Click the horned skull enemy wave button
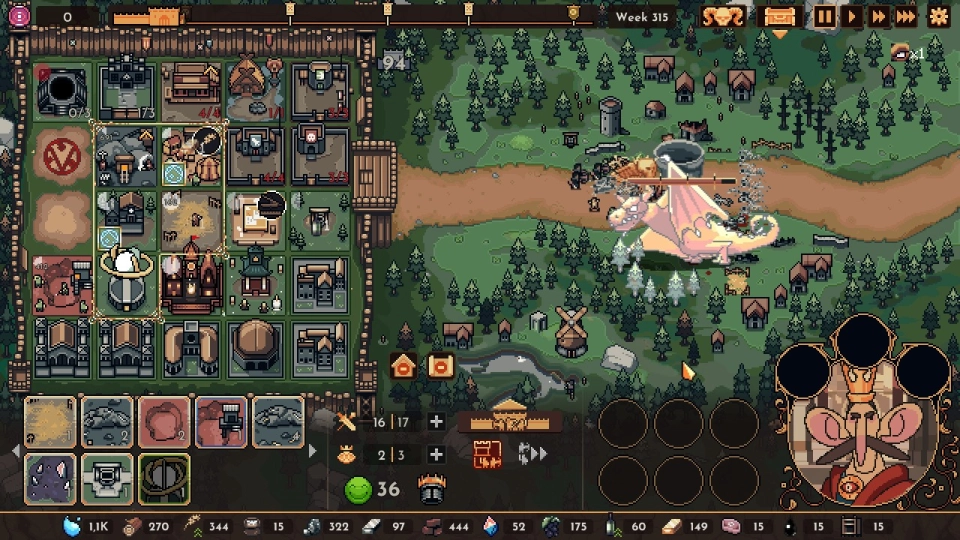960x540 pixels. coord(721,17)
